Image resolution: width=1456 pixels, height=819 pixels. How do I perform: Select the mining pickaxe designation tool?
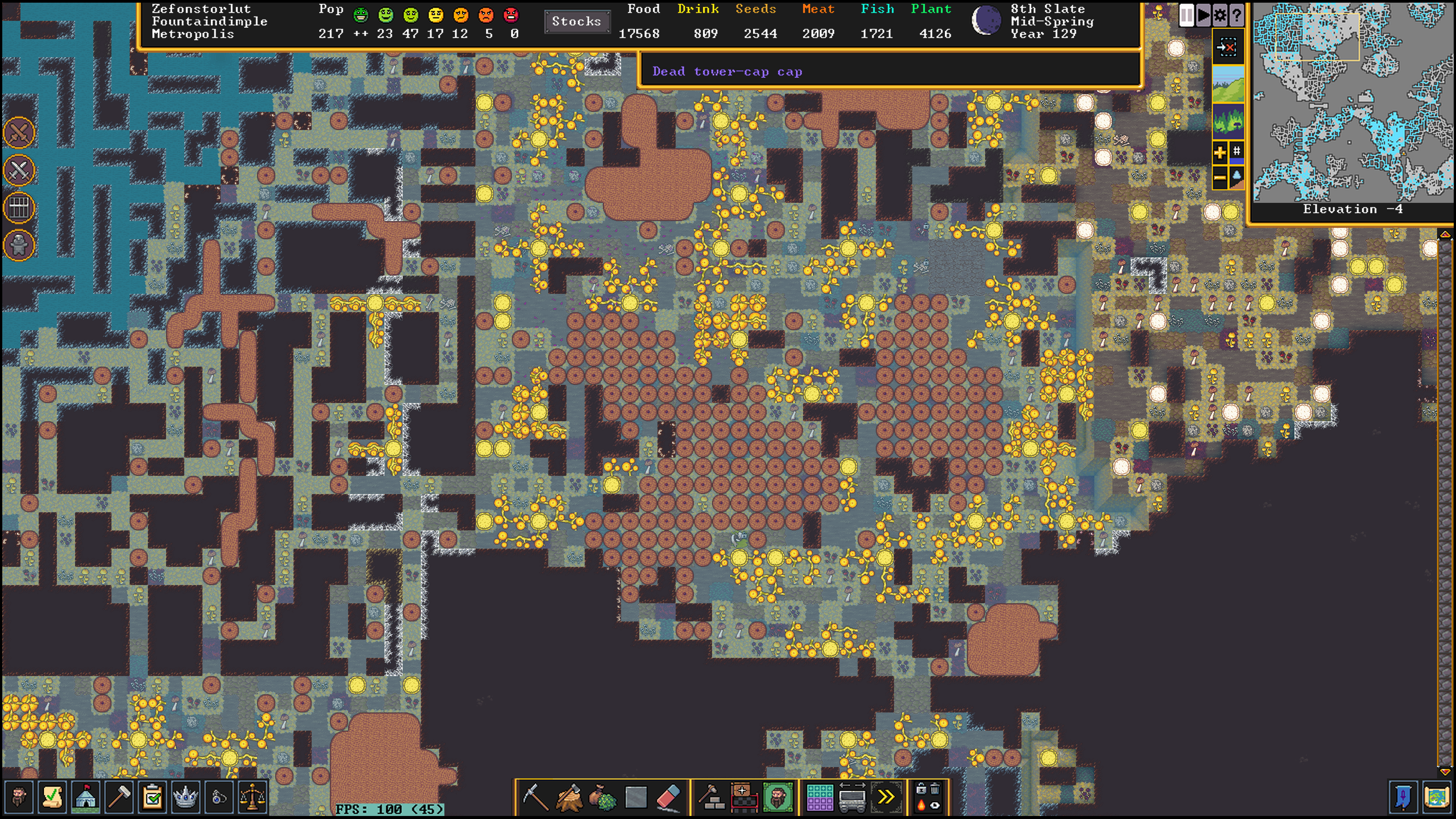click(534, 797)
